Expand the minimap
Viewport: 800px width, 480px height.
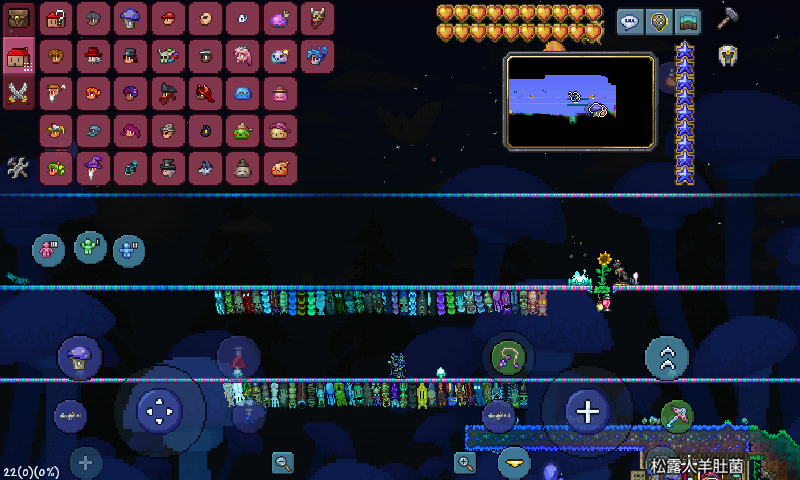click(580, 102)
